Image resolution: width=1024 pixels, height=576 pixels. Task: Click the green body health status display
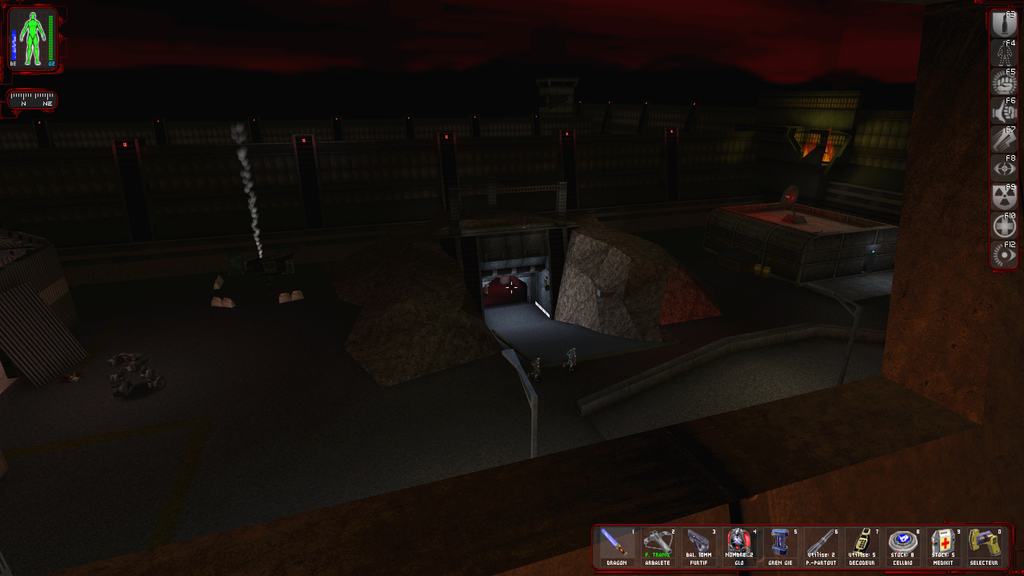click(x=33, y=38)
